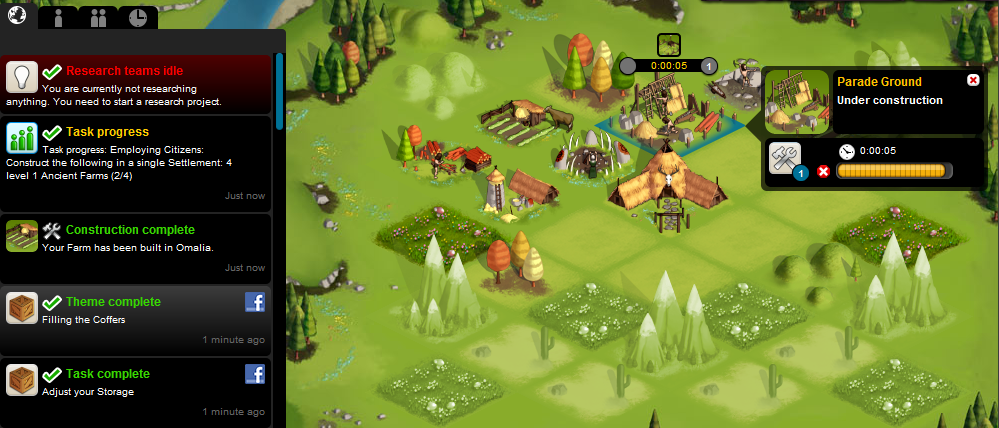
Task: Click the hammer and wrench construction icon
Action: pyautogui.click(x=786, y=159)
